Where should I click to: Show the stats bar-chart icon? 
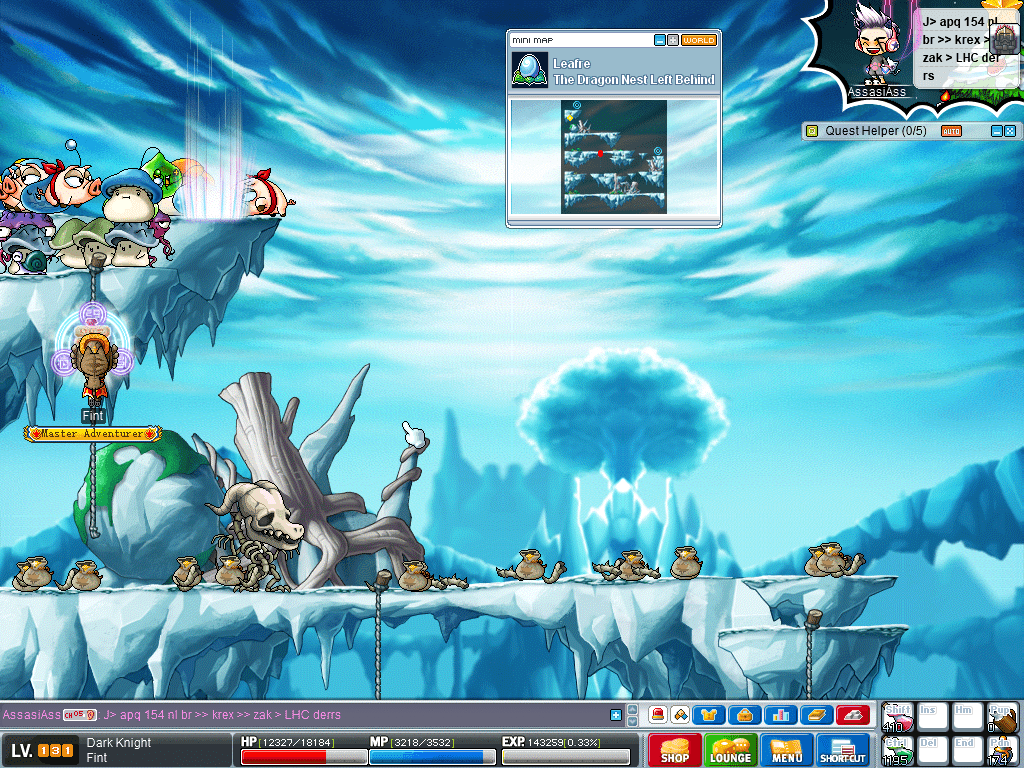tap(781, 714)
